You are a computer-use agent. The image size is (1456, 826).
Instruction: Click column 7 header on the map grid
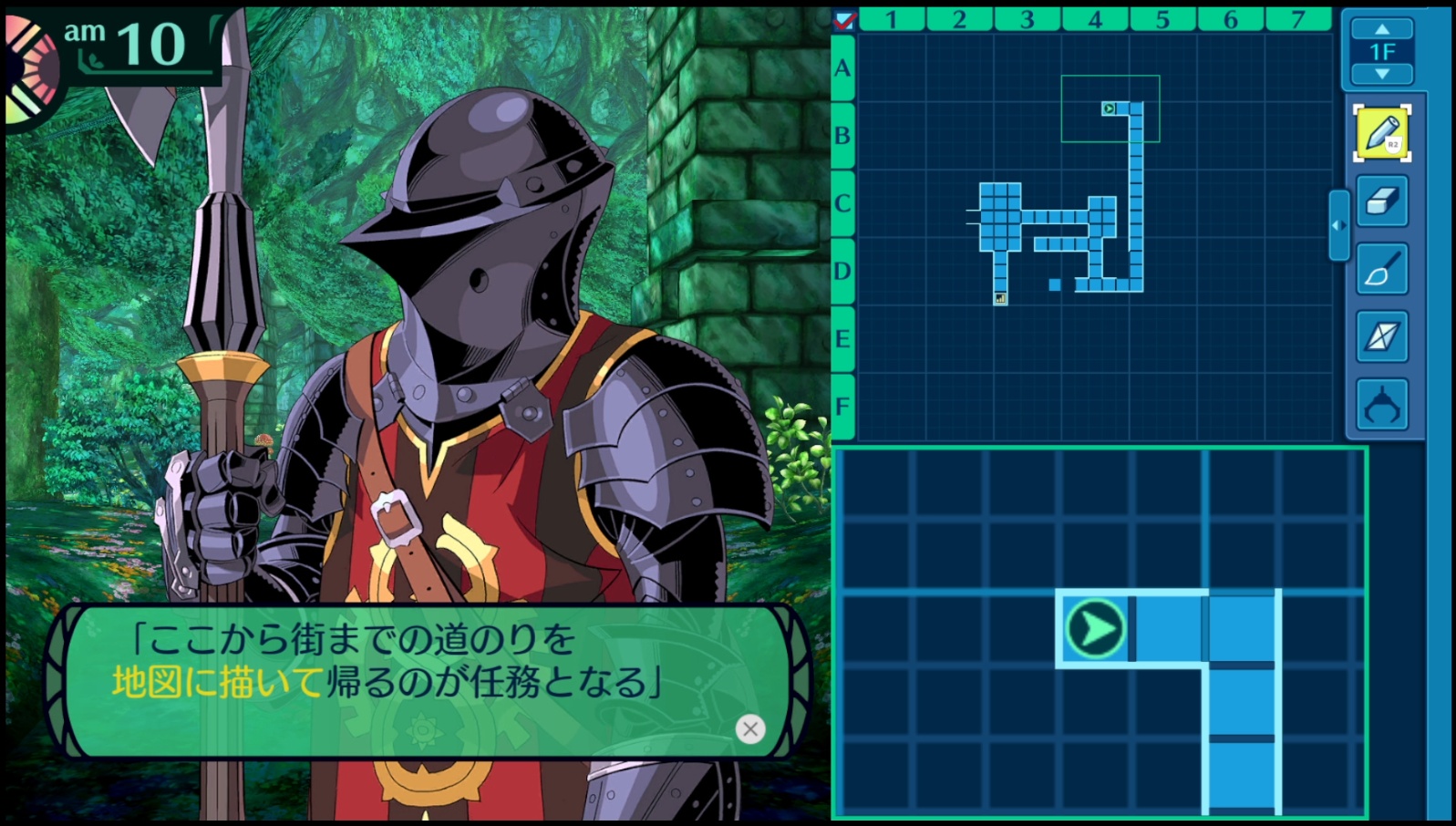pyautogui.click(x=1297, y=19)
